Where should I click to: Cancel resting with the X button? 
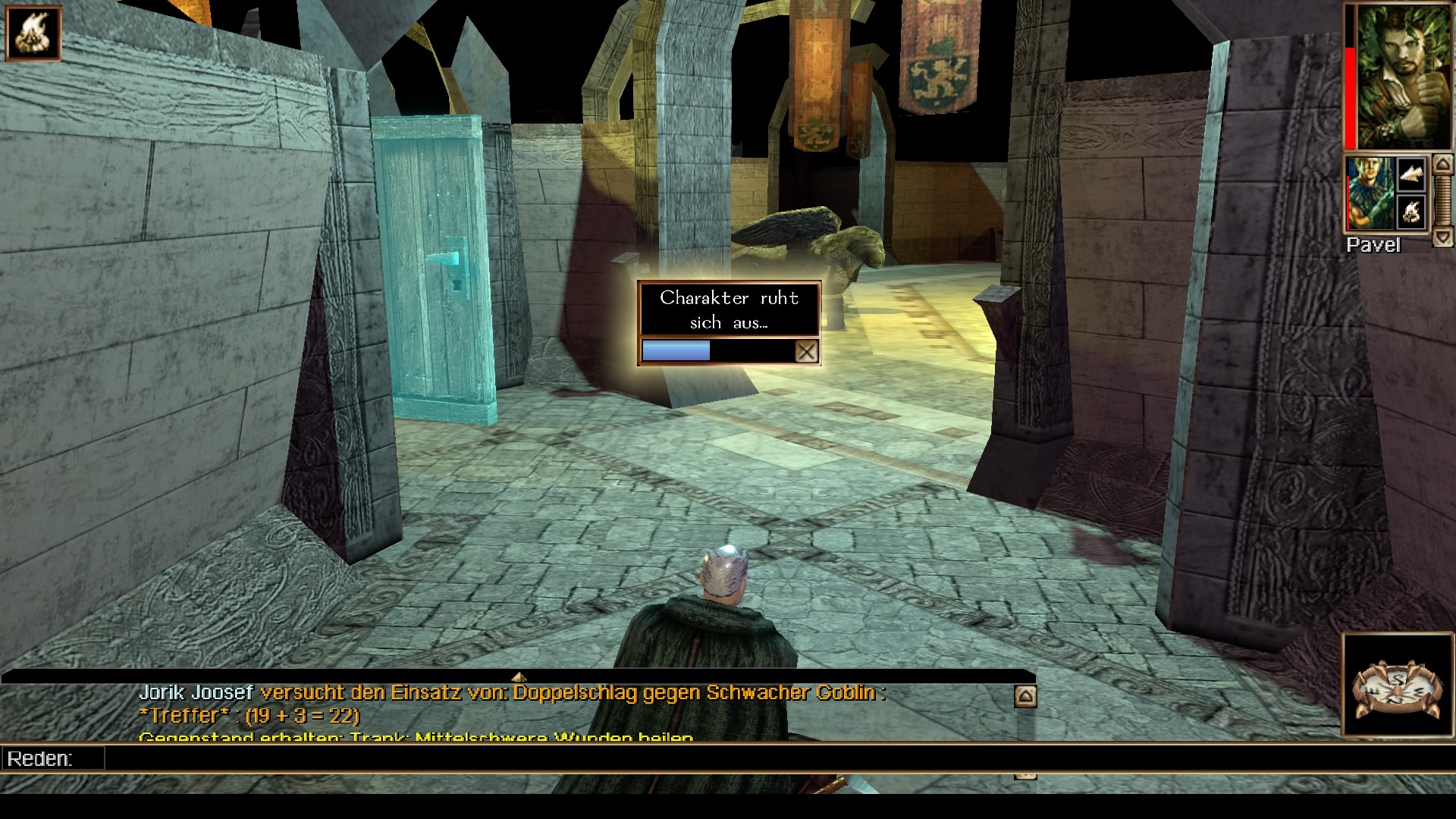point(806,351)
